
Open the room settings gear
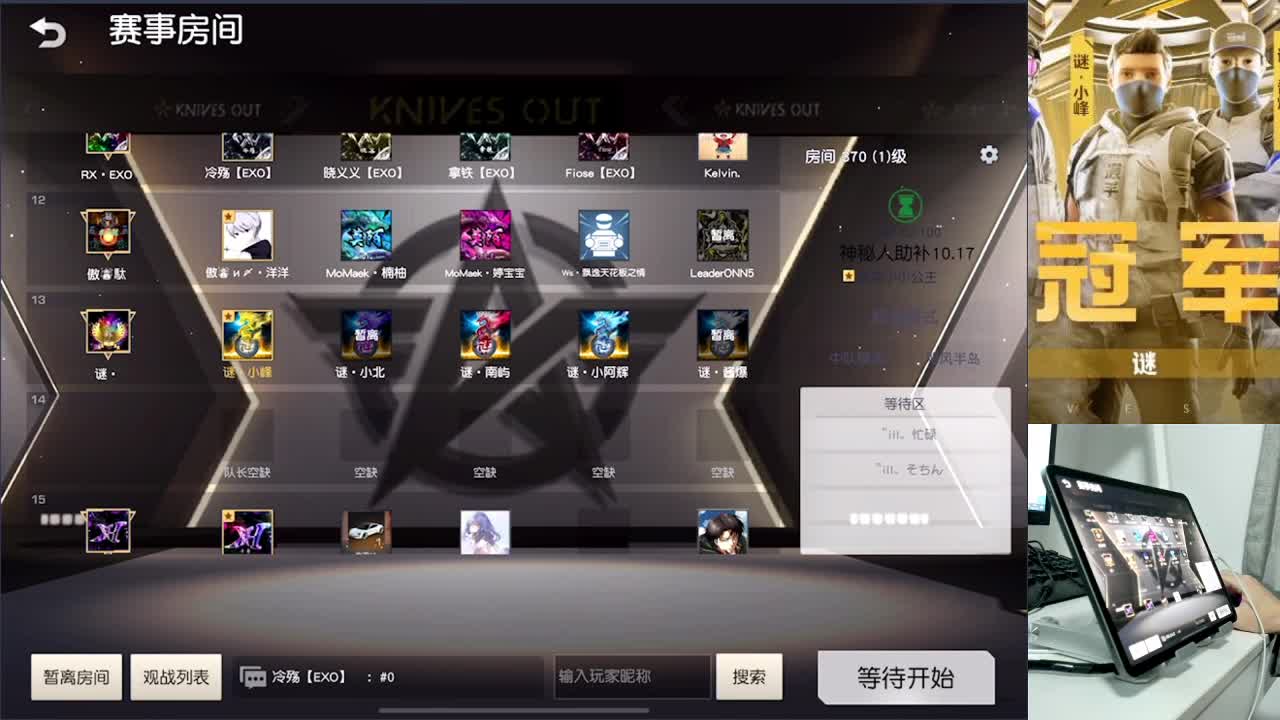pyautogui.click(x=988, y=154)
